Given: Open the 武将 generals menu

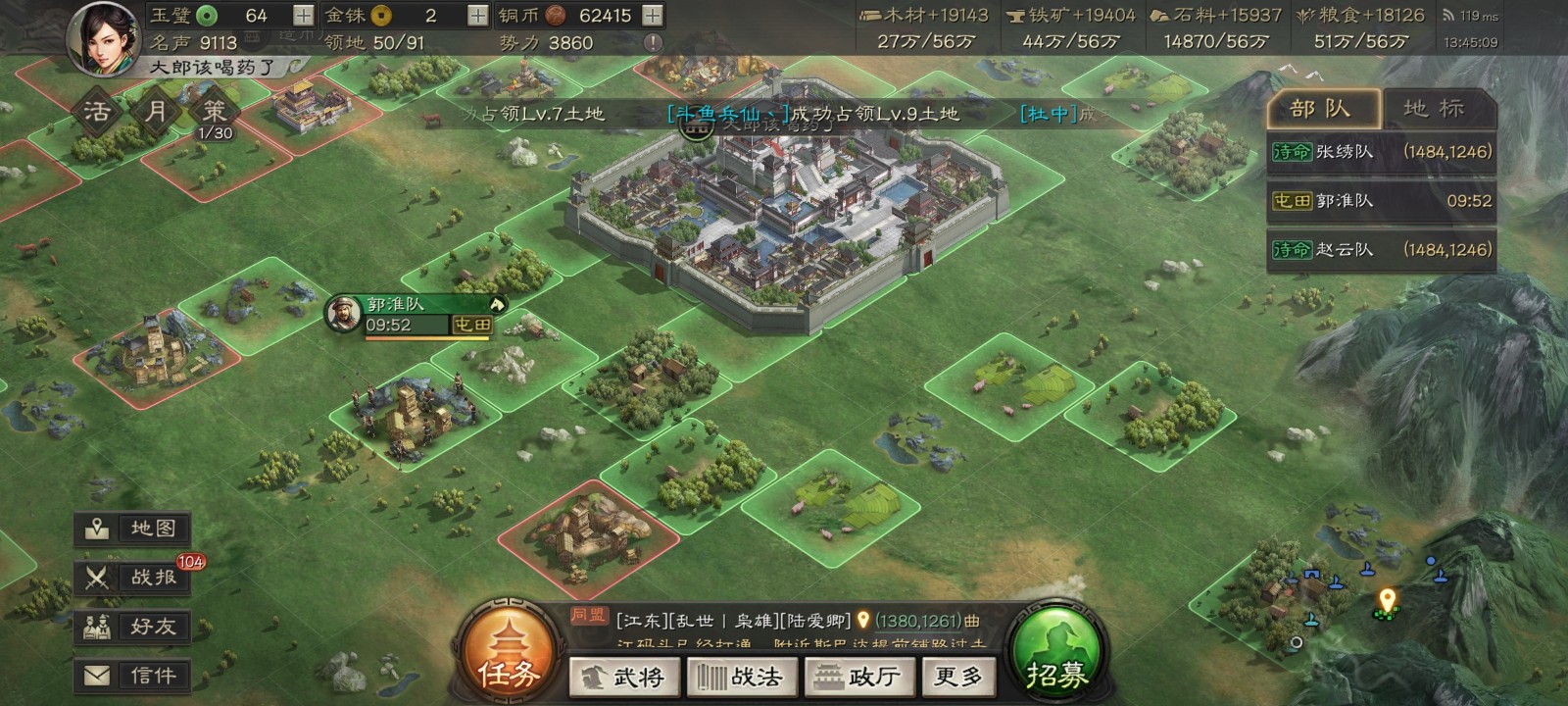Looking at the screenshot, I should 624,677.
